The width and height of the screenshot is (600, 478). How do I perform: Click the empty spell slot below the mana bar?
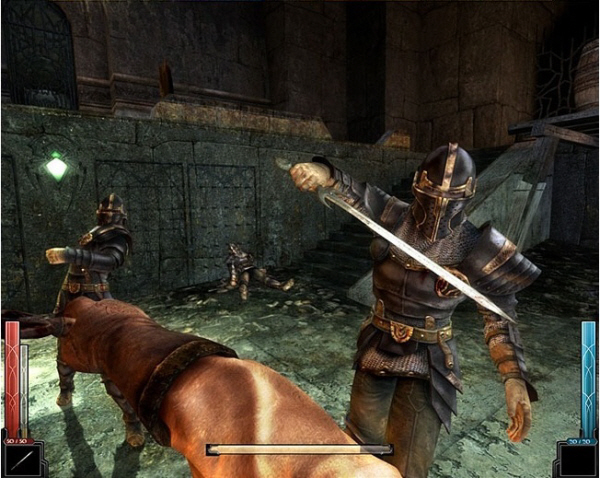click(579, 461)
